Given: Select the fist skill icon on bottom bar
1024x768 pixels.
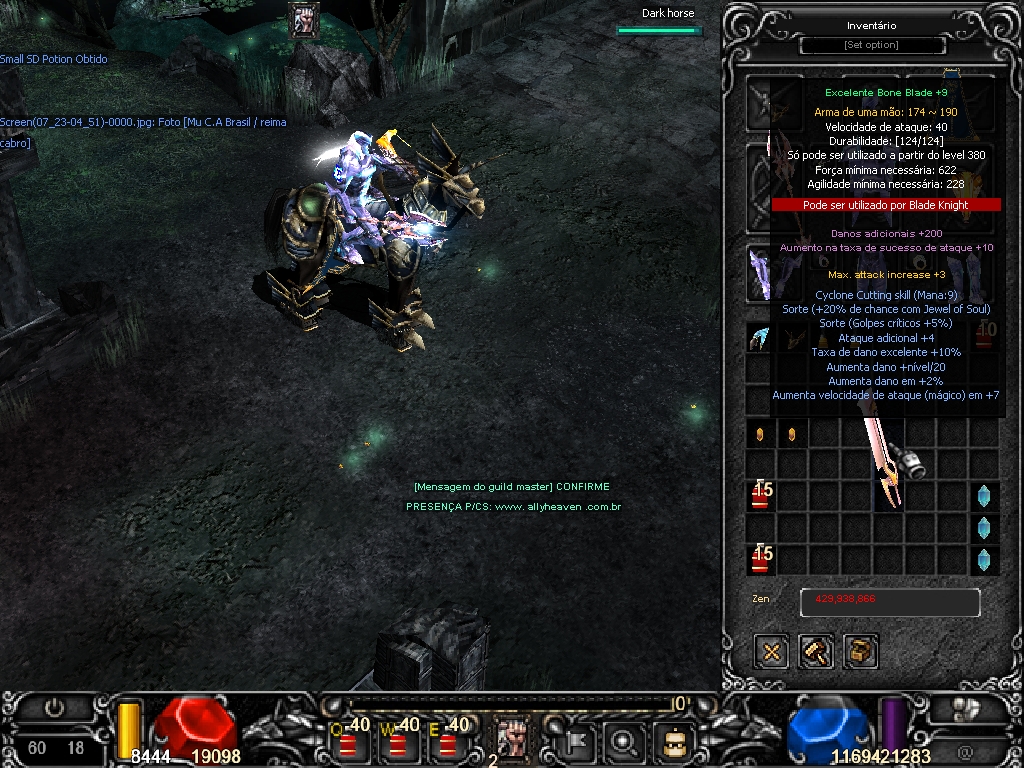Looking at the screenshot, I should coord(513,738).
